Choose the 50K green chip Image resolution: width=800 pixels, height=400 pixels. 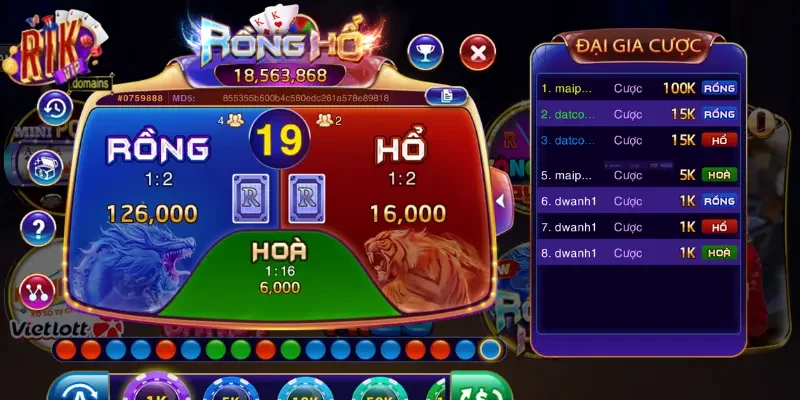coord(380,390)
